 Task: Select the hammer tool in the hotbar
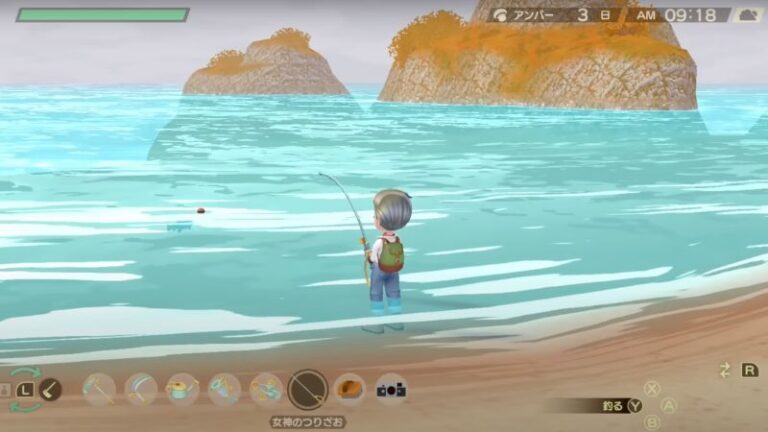pos(99,388)
